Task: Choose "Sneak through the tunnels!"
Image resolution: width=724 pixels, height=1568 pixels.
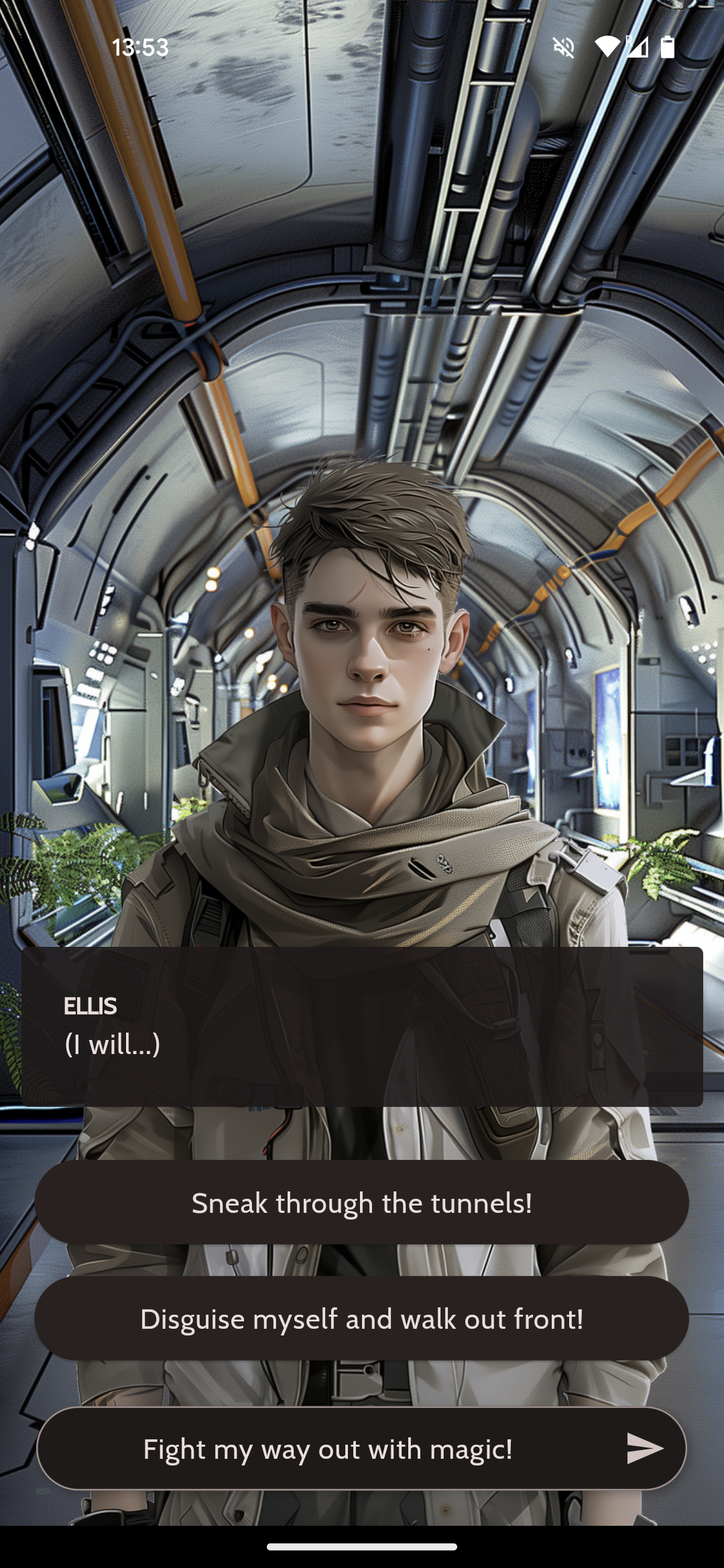Action: (361, 1203)
